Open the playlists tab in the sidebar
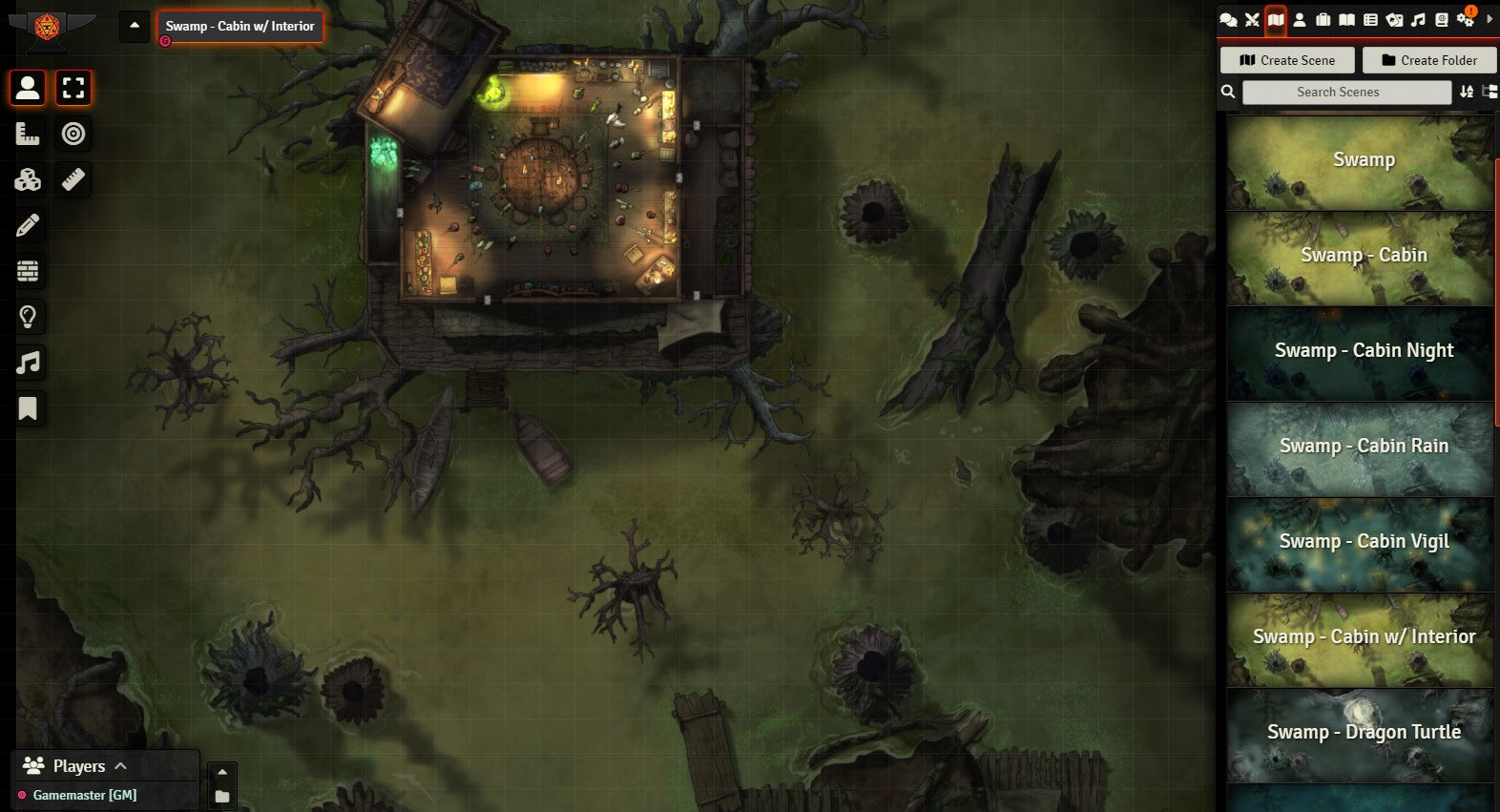This screenshot has width=1500, height=812. (x=1418, y=20)
